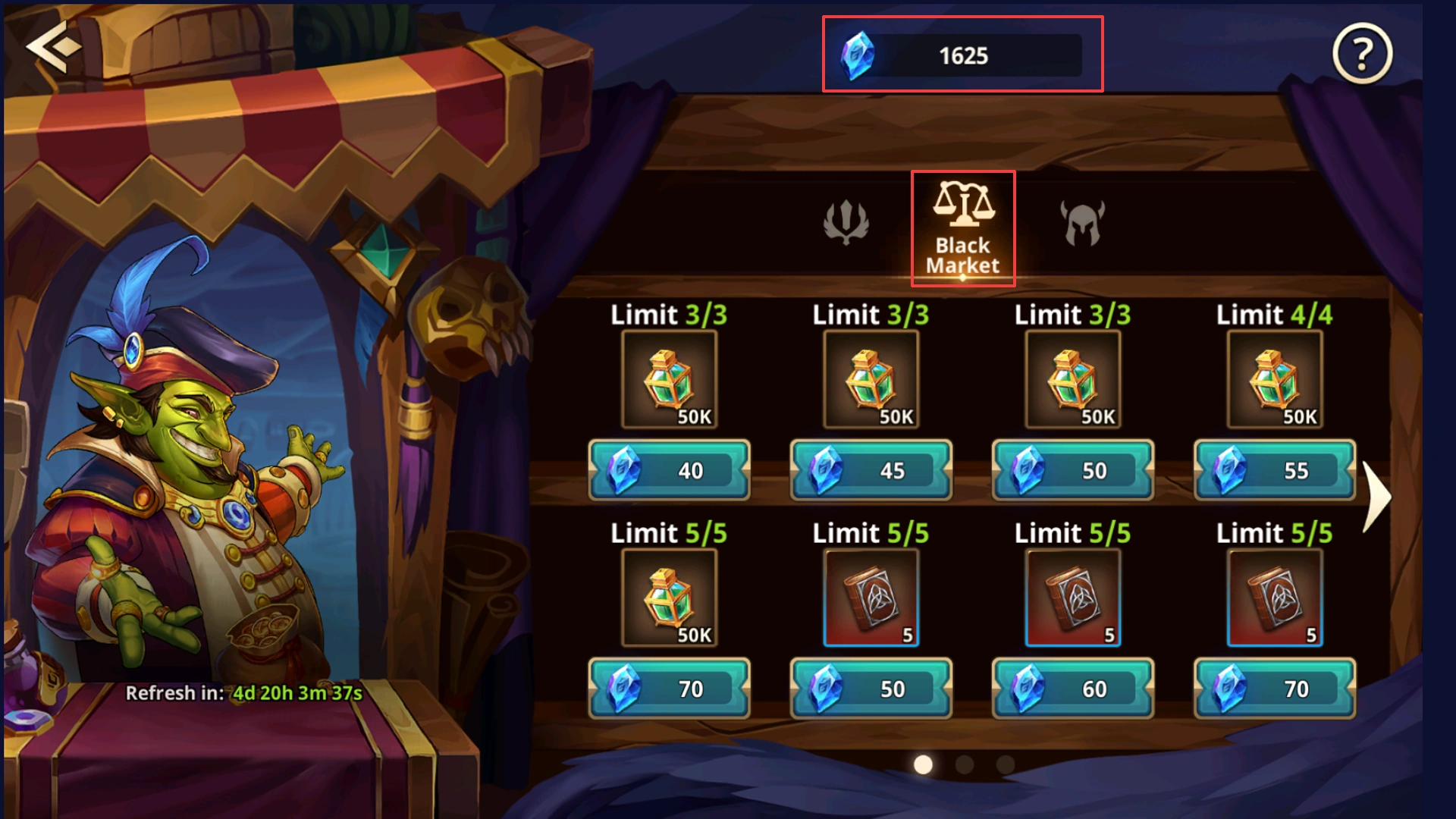
Task: Select the orange 50K flask priced 70 gems
Action: (x=669, y=598)
